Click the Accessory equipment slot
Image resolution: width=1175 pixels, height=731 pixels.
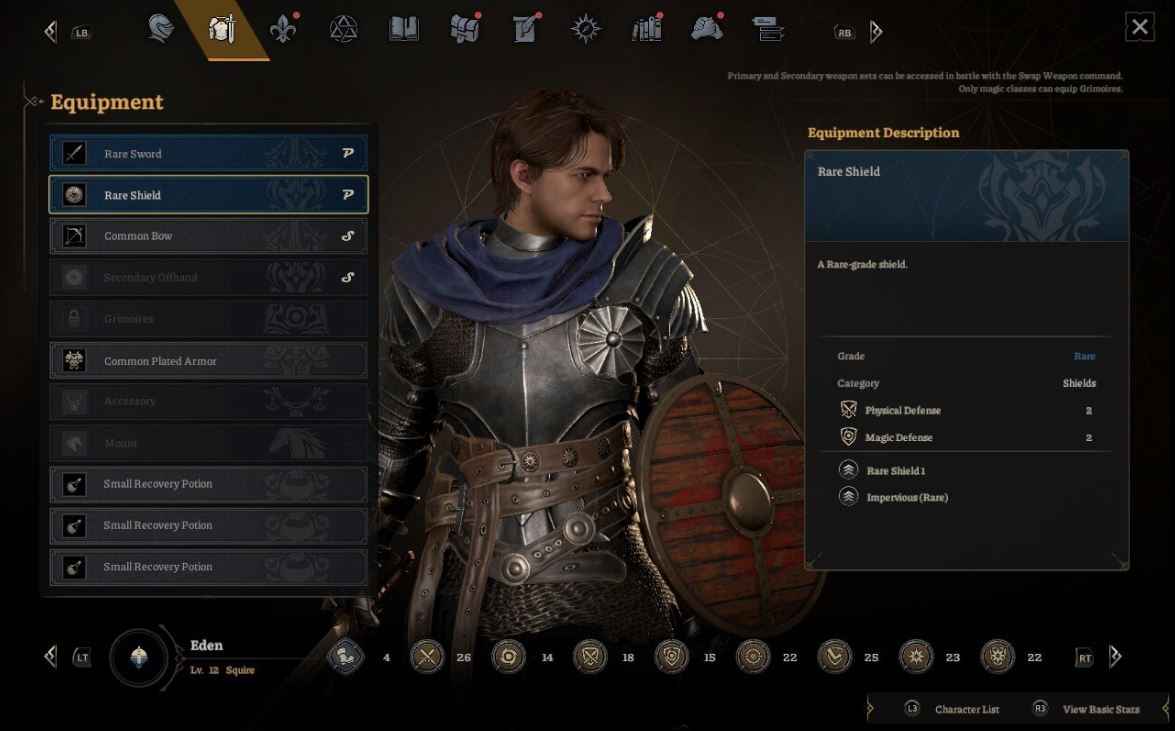pyautogui.click(x=208, y=402)
